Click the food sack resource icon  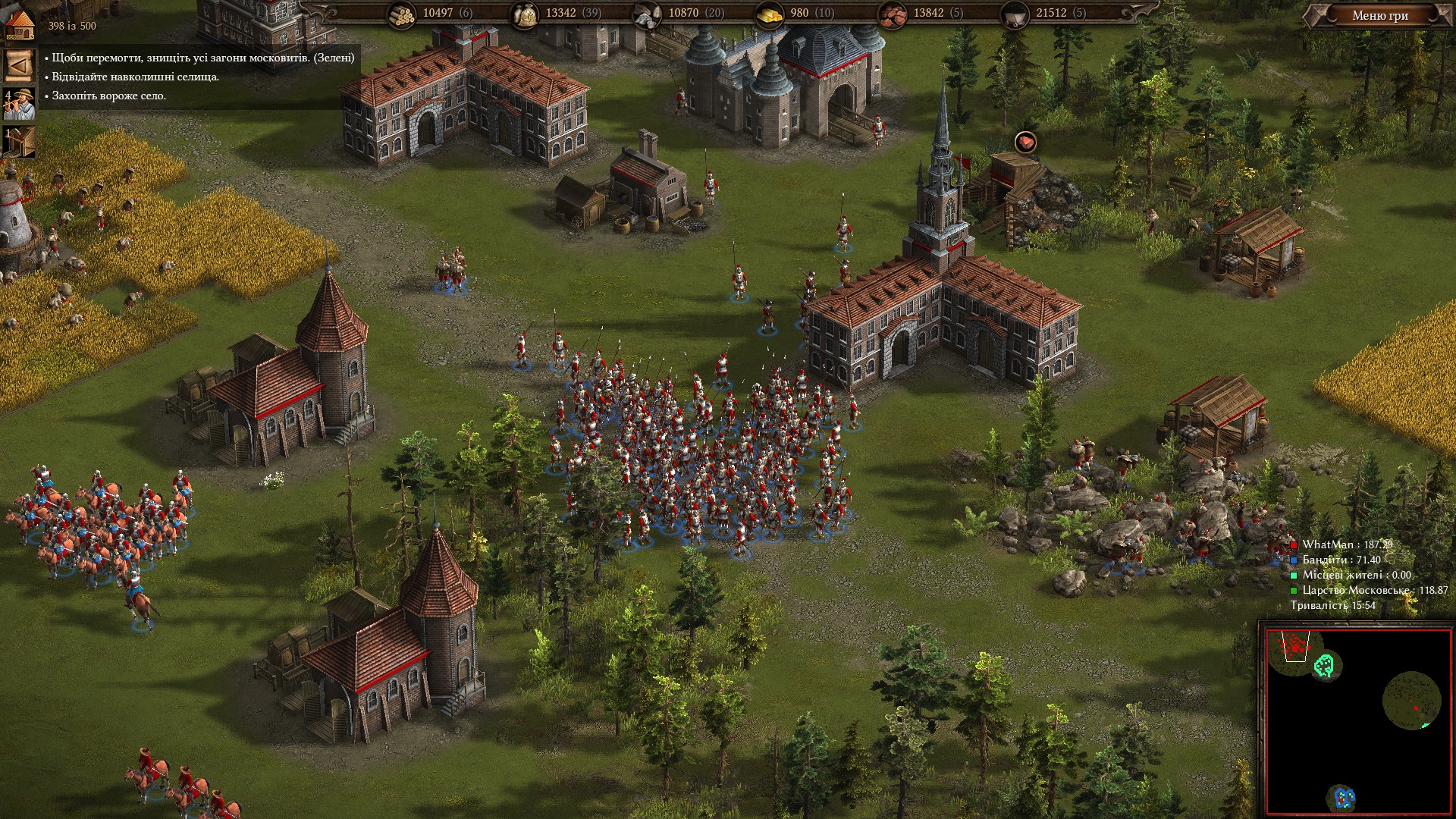[x=525, y=14]
